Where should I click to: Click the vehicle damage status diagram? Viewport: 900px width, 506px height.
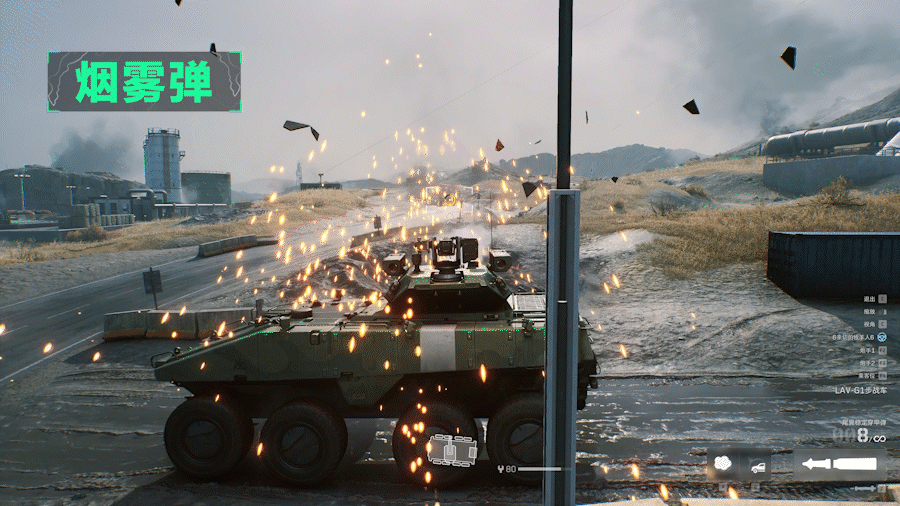(451, 450)
